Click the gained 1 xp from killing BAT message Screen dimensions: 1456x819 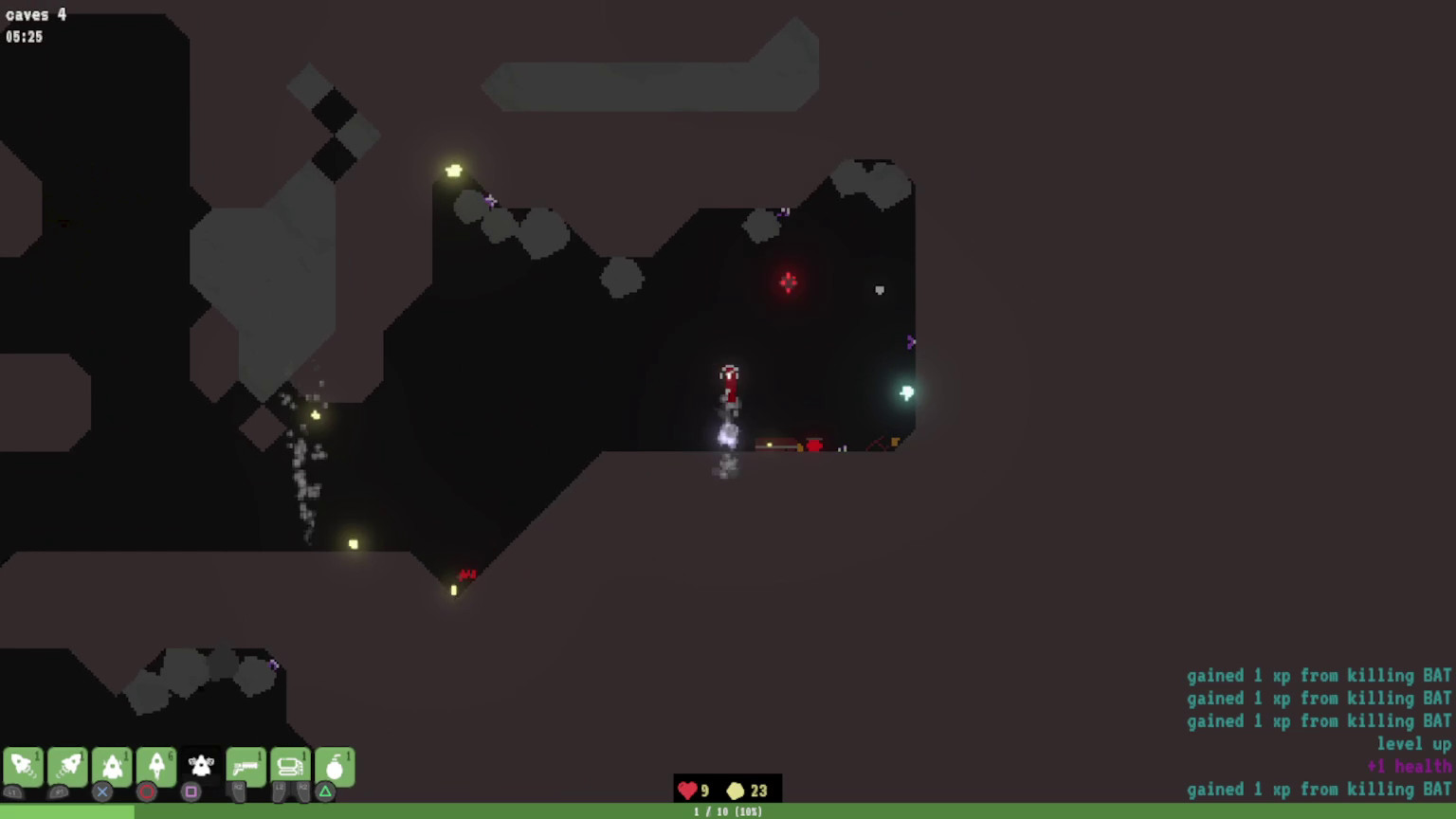tap(1318, 675)
